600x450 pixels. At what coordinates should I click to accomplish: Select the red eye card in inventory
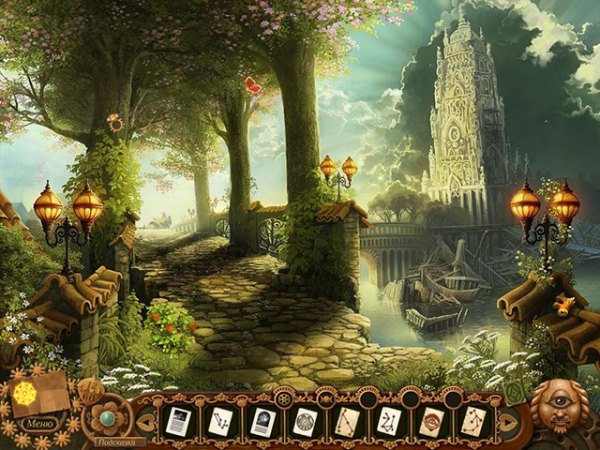[x=433, y=421]
